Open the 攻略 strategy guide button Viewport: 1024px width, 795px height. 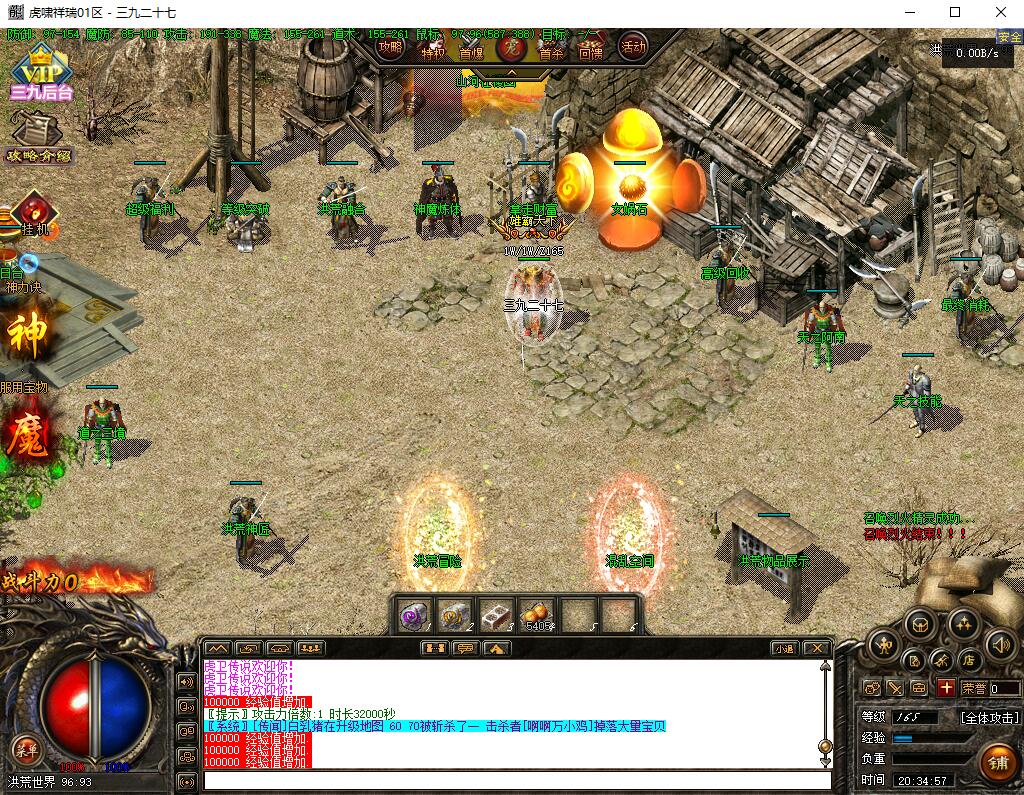click(390, 46)
